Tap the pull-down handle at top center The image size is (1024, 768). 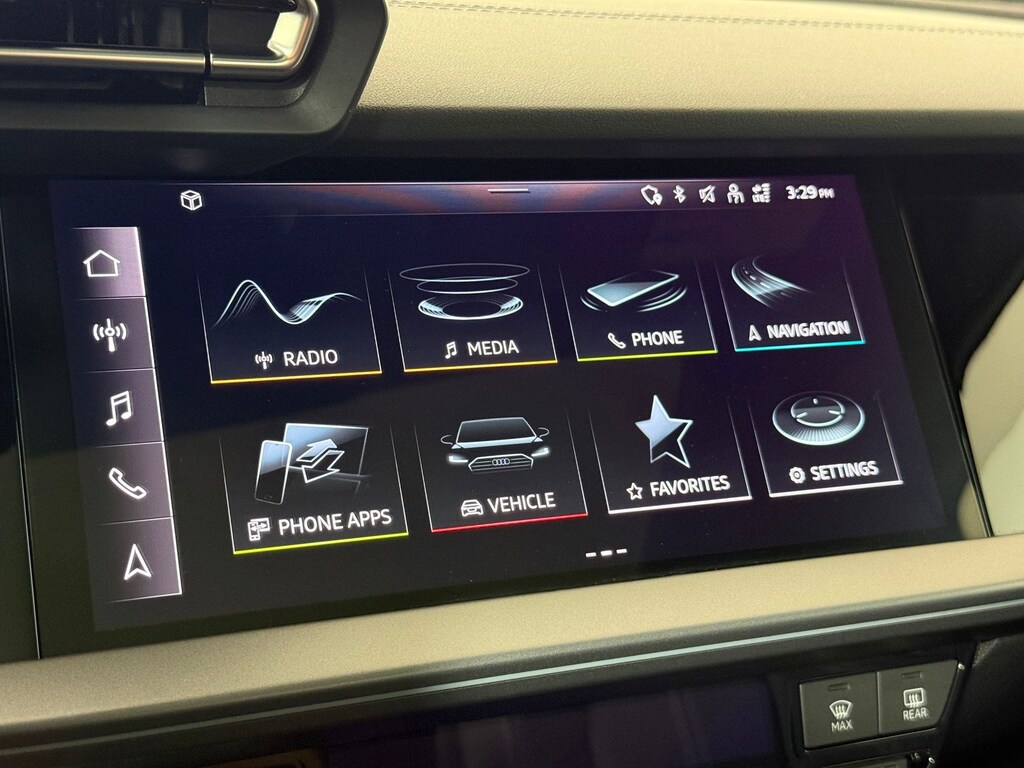[508, 190]
